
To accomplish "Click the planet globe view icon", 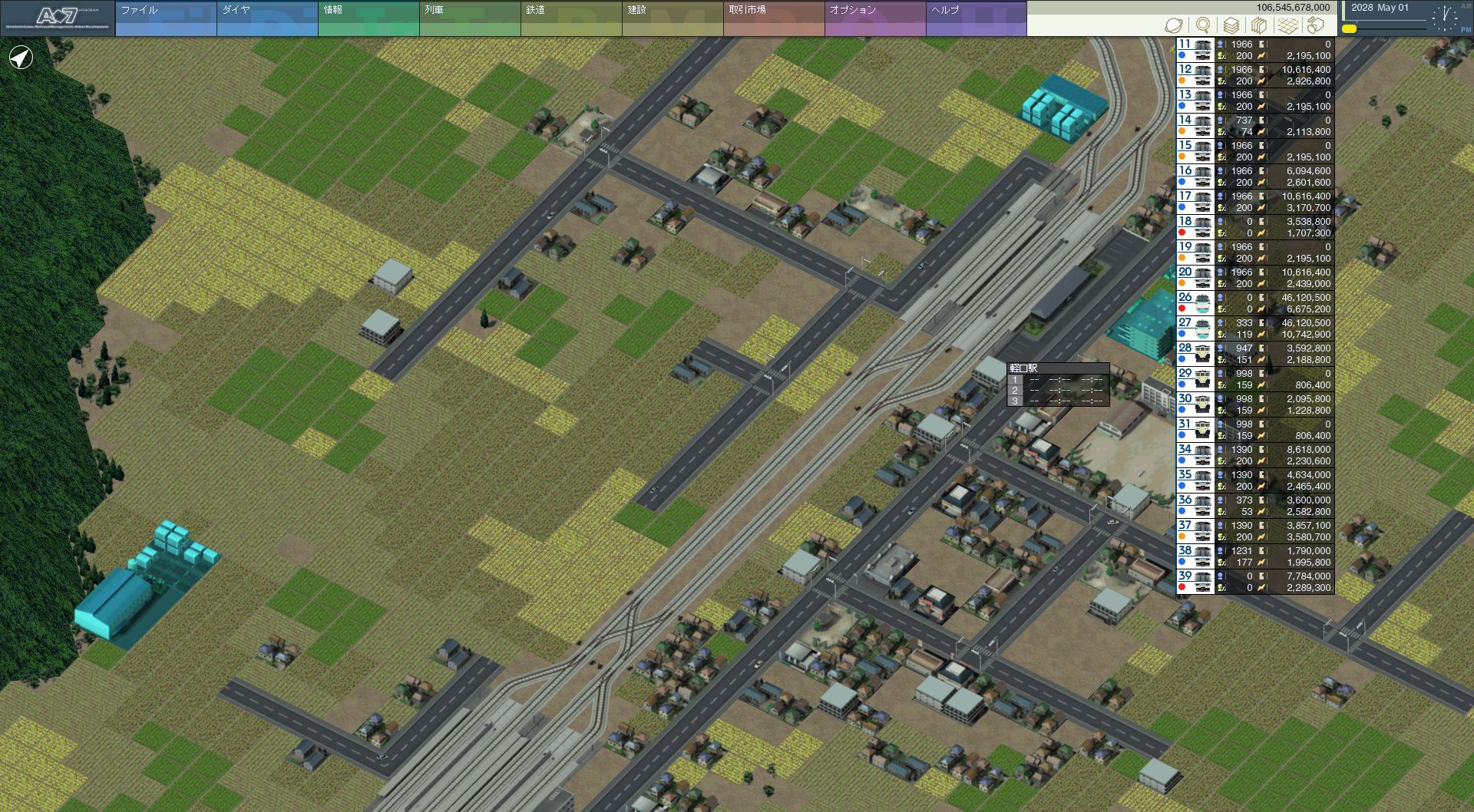I will point(1174,25).
